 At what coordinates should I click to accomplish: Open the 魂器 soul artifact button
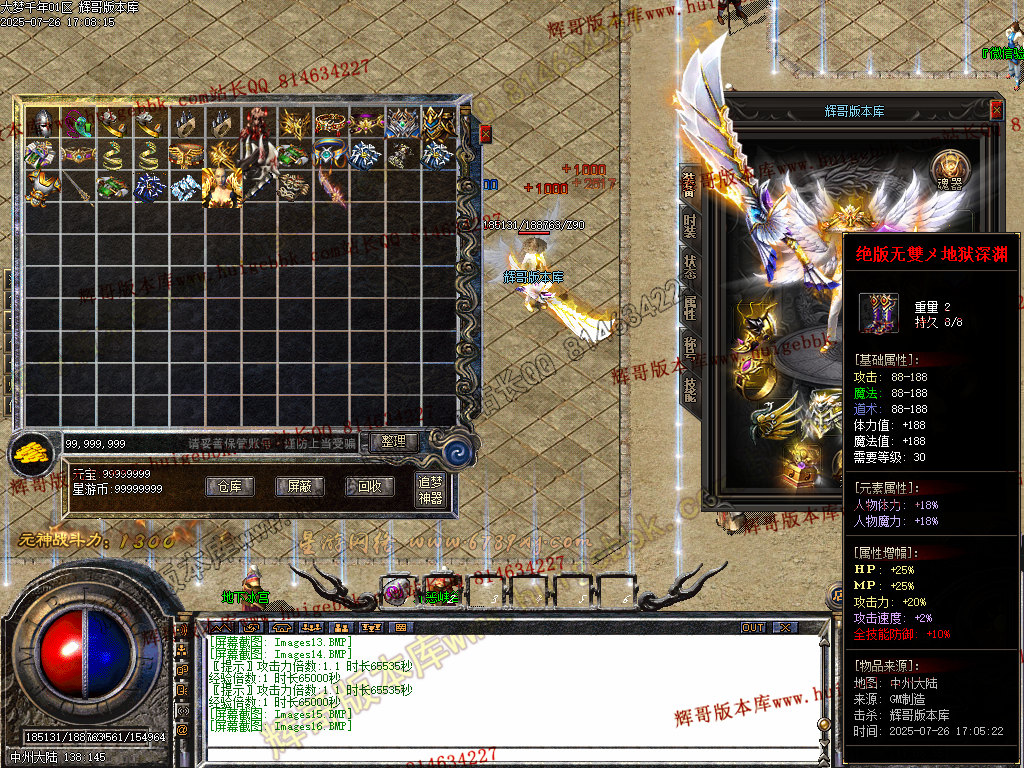tap(949, 167)
